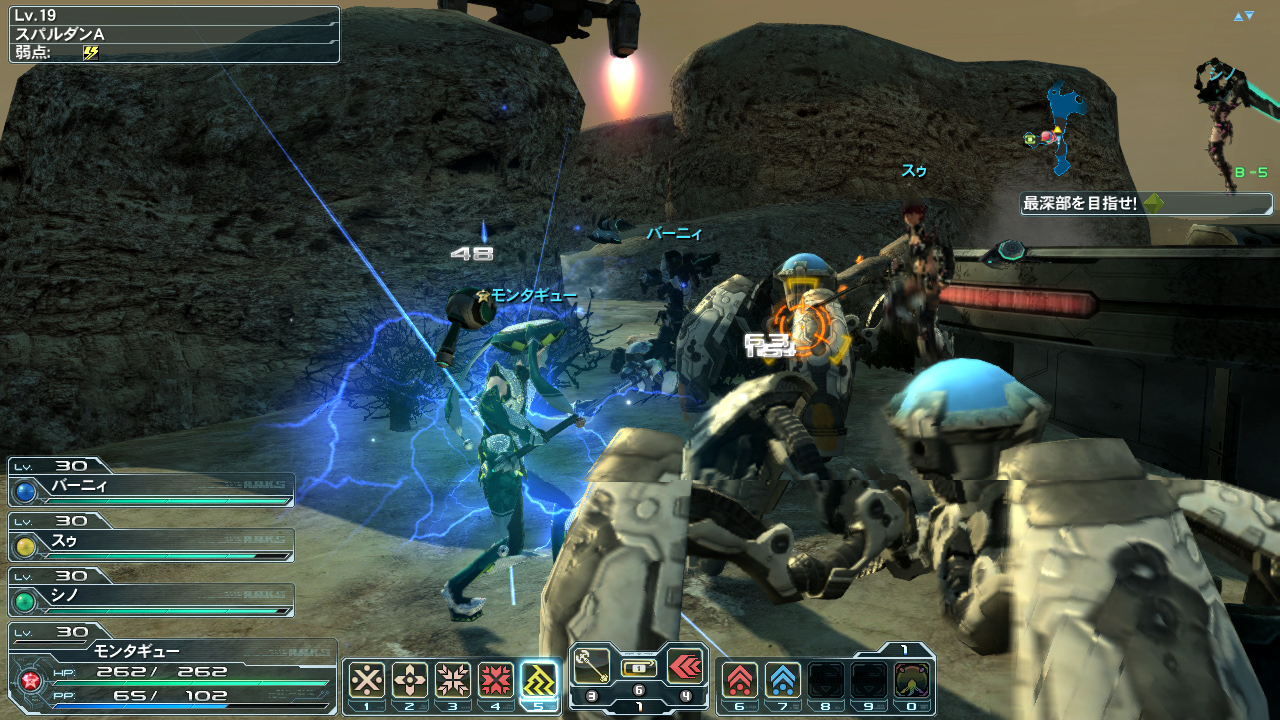Screen dimensions: 1280x720
Task: Open the モンタギュー player status panel
Action: (x=172, y=670)
